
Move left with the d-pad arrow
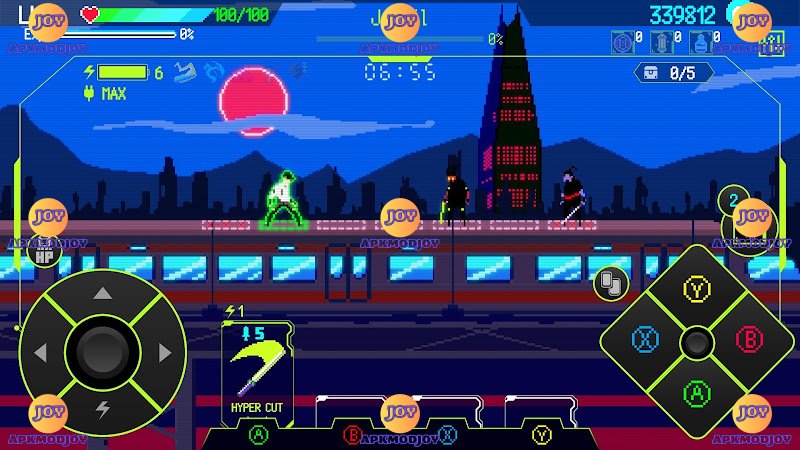(x=42, y=353)
